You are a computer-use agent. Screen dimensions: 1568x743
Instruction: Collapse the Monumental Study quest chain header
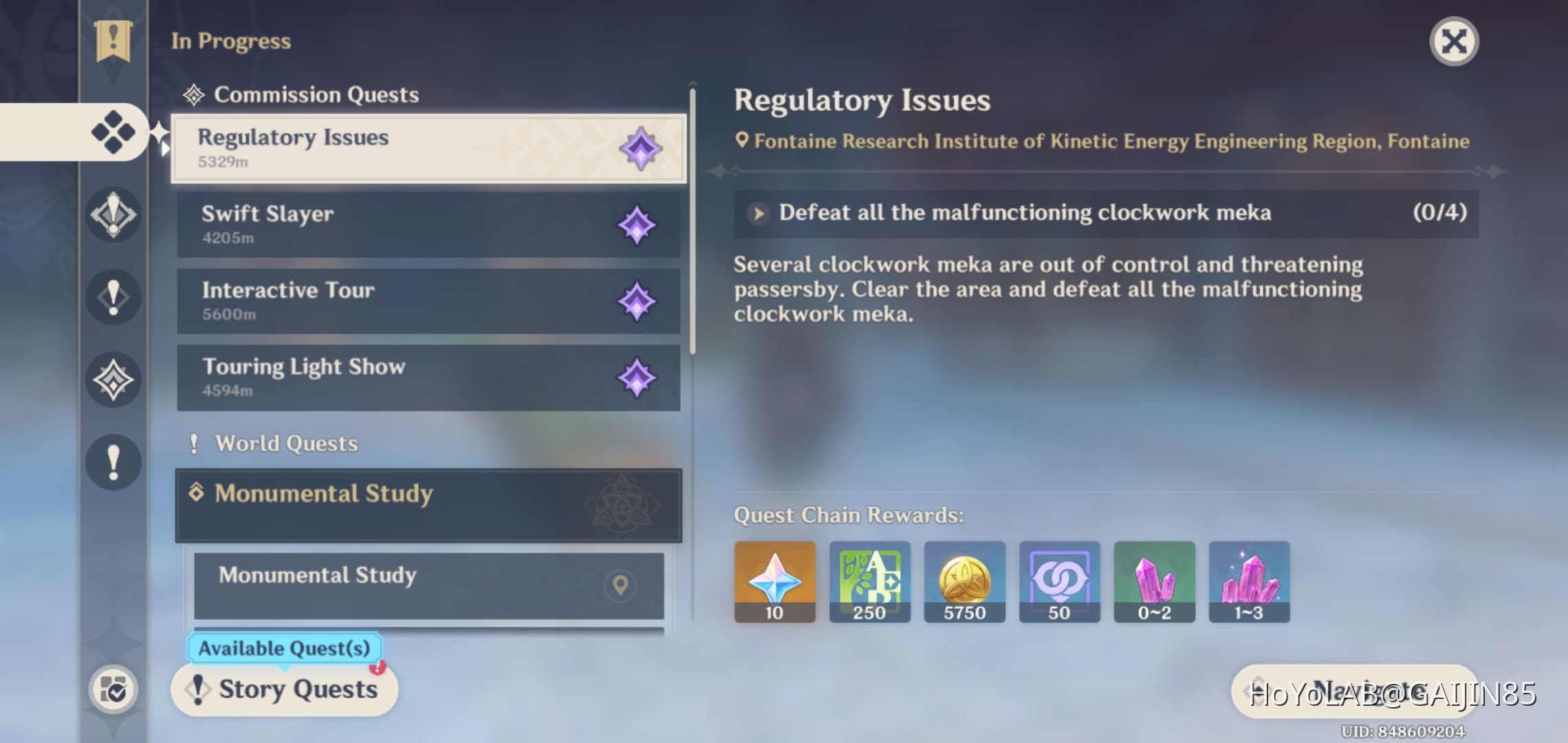tap(428, 504)
